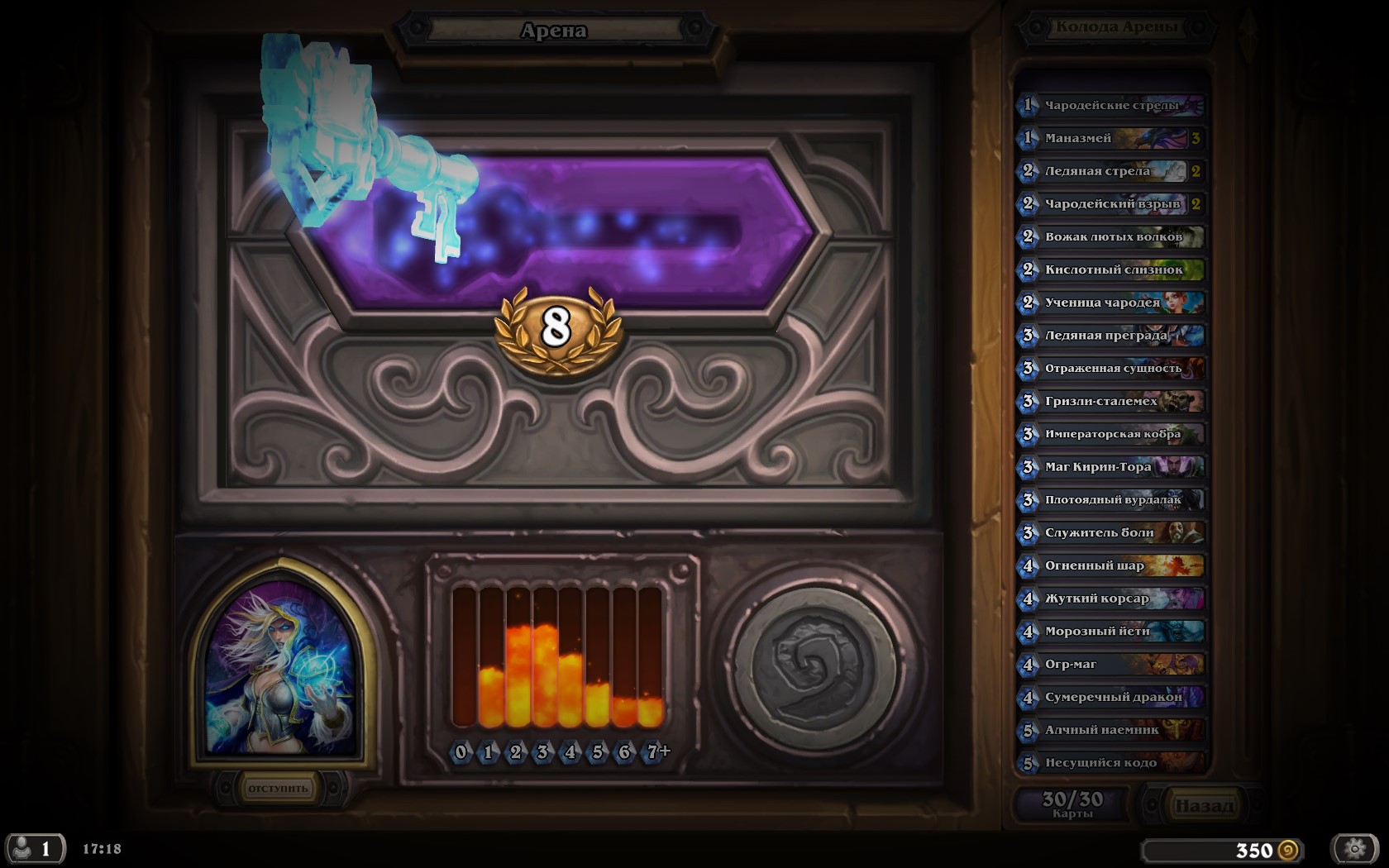Click the Ледяная преграда card entry
This screenshot has height=868, width=1389.
[1110, 335]
